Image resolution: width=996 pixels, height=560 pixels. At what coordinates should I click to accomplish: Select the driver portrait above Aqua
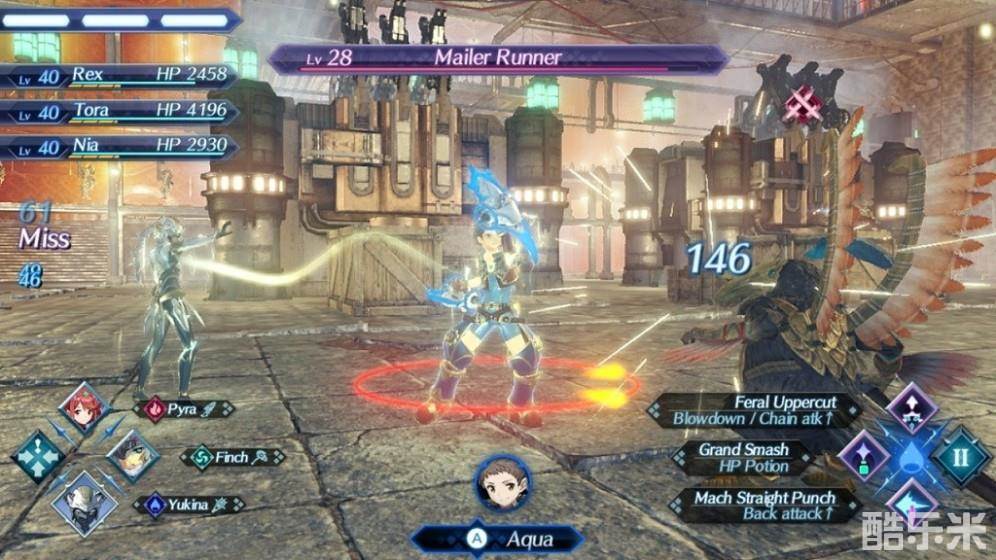[x=501, y=484]
